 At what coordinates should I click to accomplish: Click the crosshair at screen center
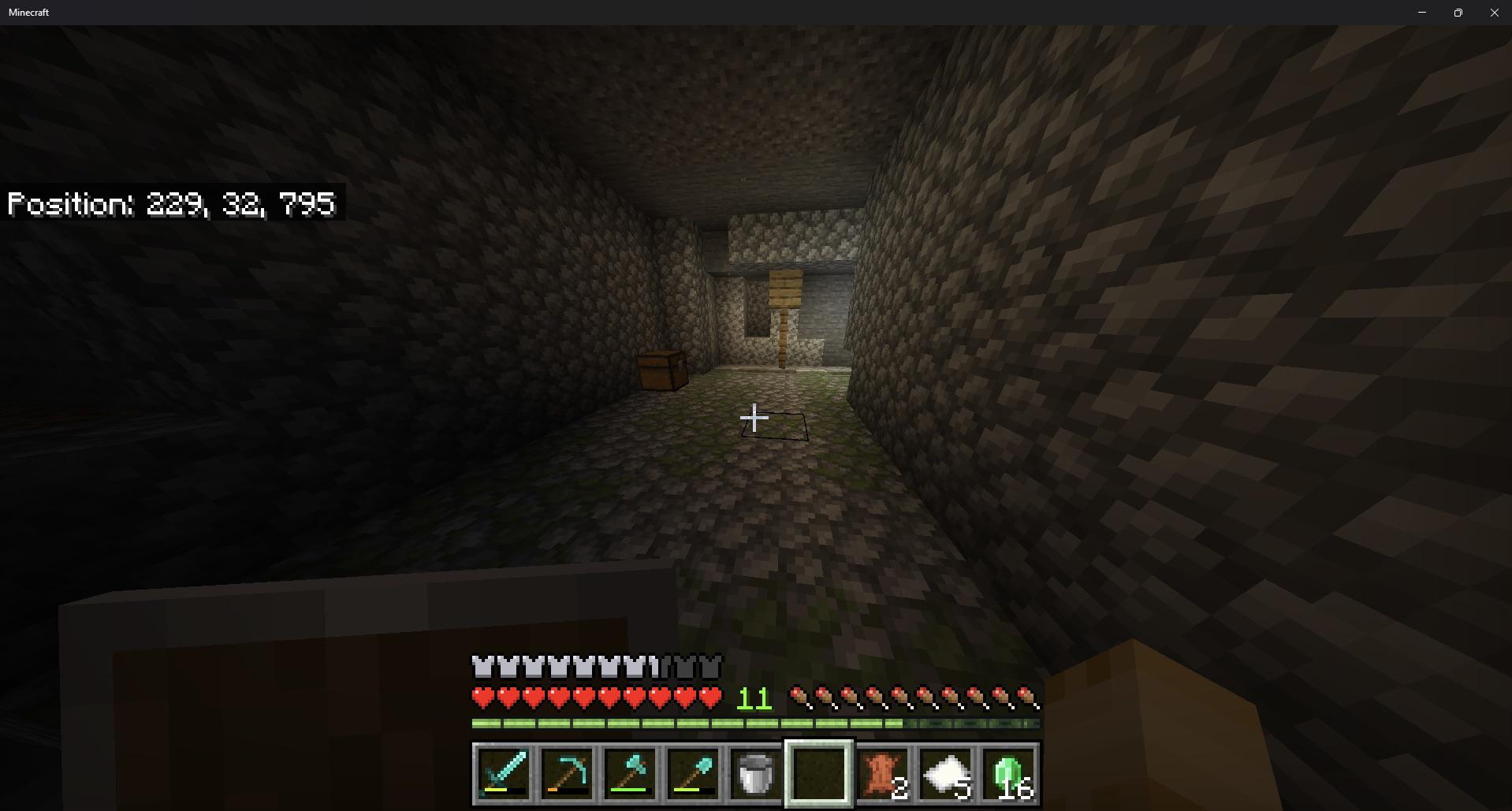(755, 416)
